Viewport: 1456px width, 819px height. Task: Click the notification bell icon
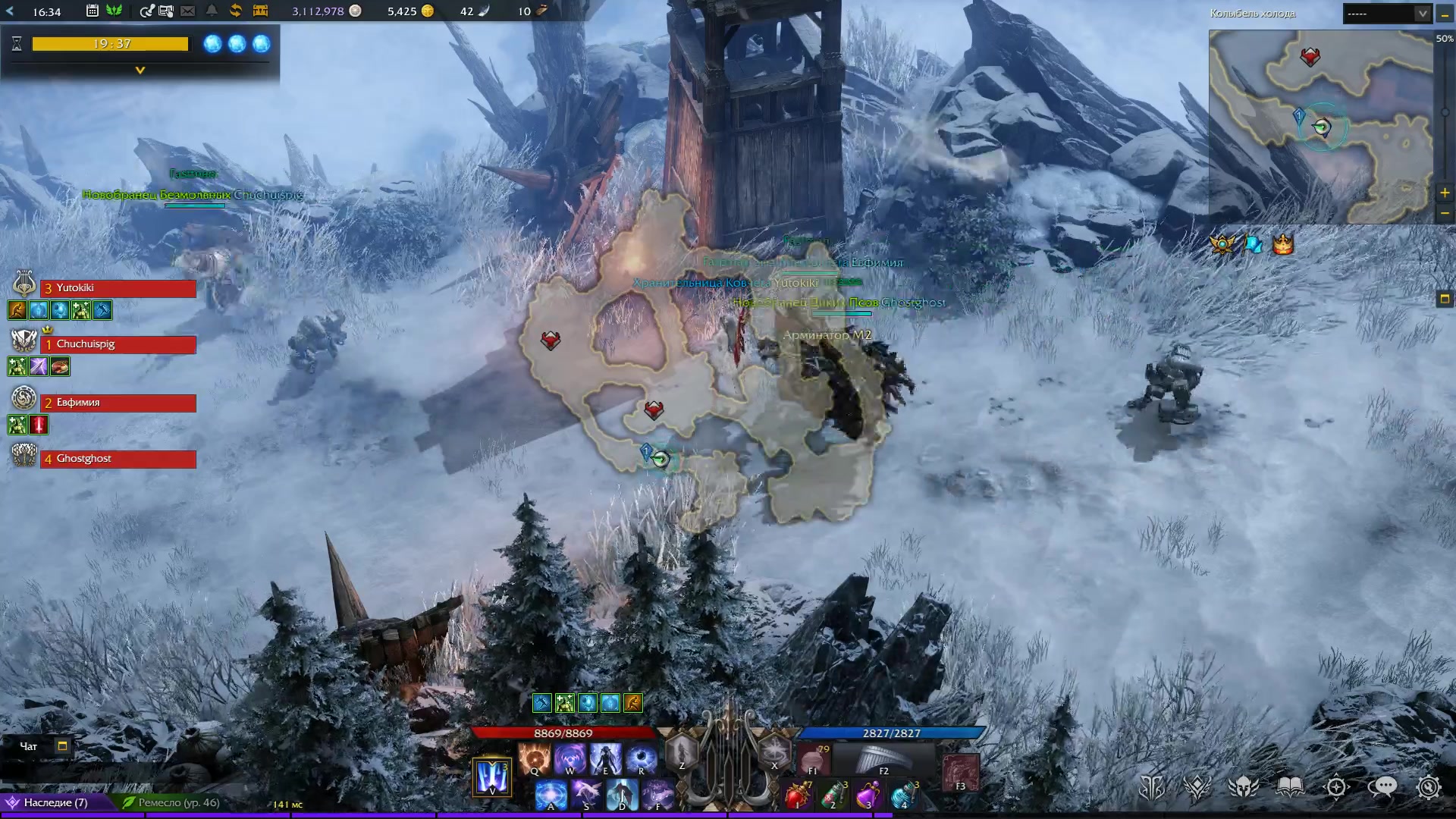click(212, 11)
